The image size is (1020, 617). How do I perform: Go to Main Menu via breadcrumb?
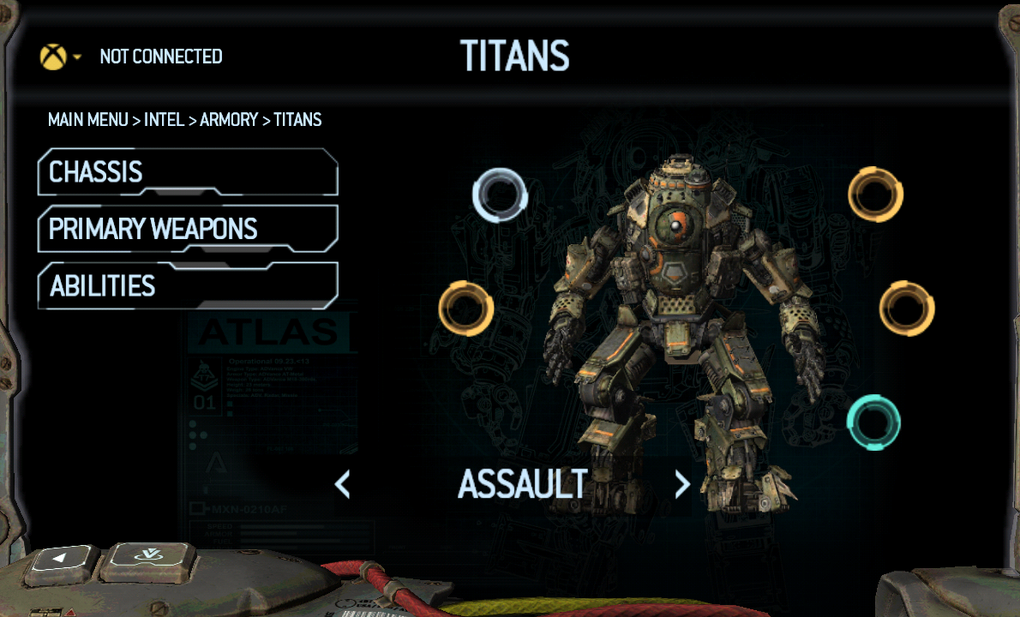tap(88, 120)
